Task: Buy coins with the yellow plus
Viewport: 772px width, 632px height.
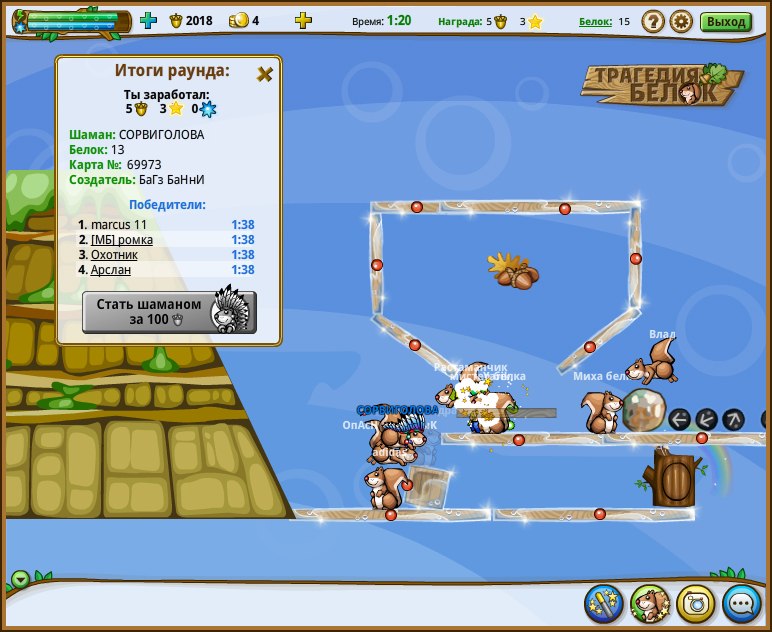Action: click(x=303, y=20)
